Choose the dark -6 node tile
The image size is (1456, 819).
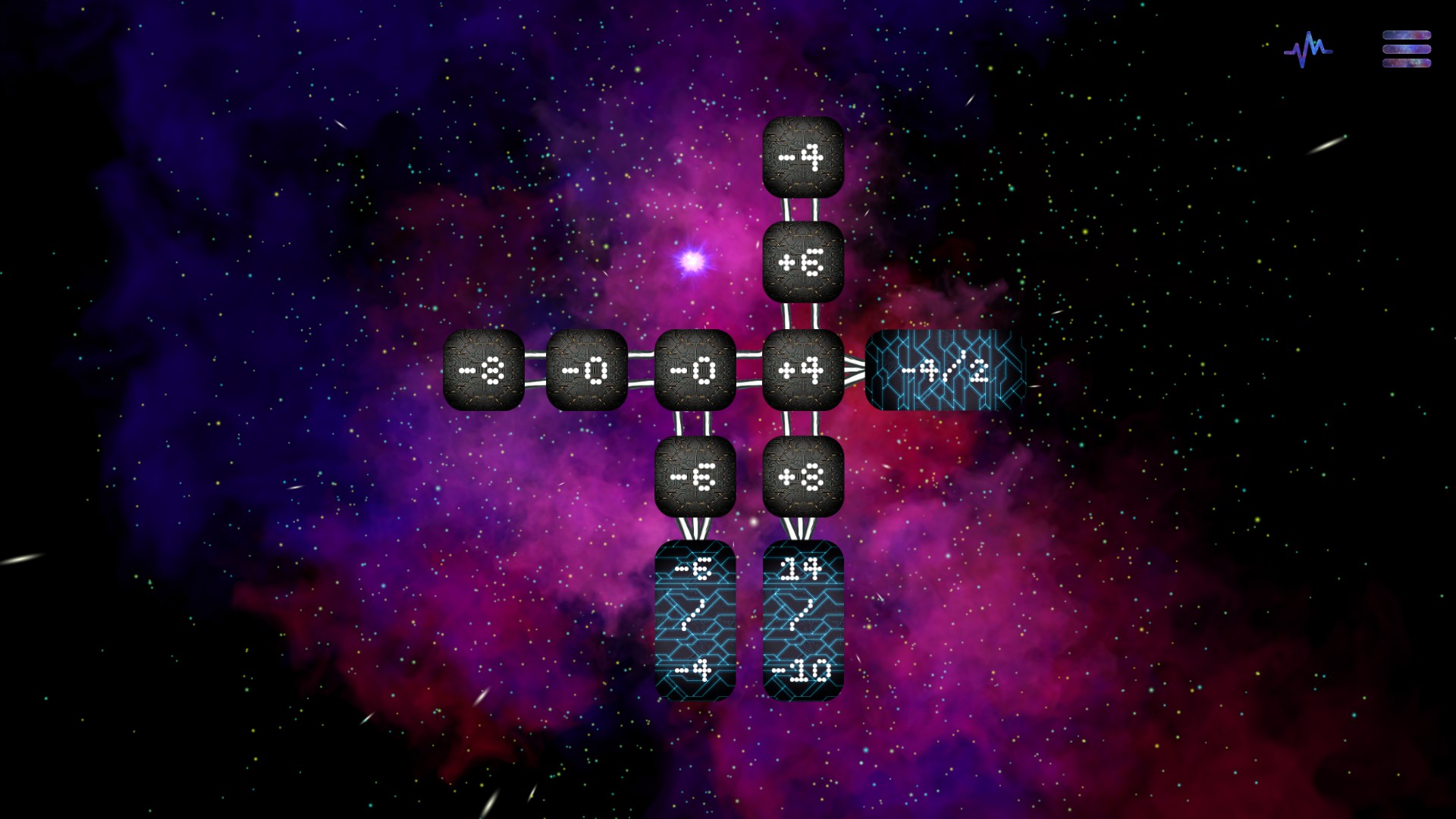click(x=695, y=477)
